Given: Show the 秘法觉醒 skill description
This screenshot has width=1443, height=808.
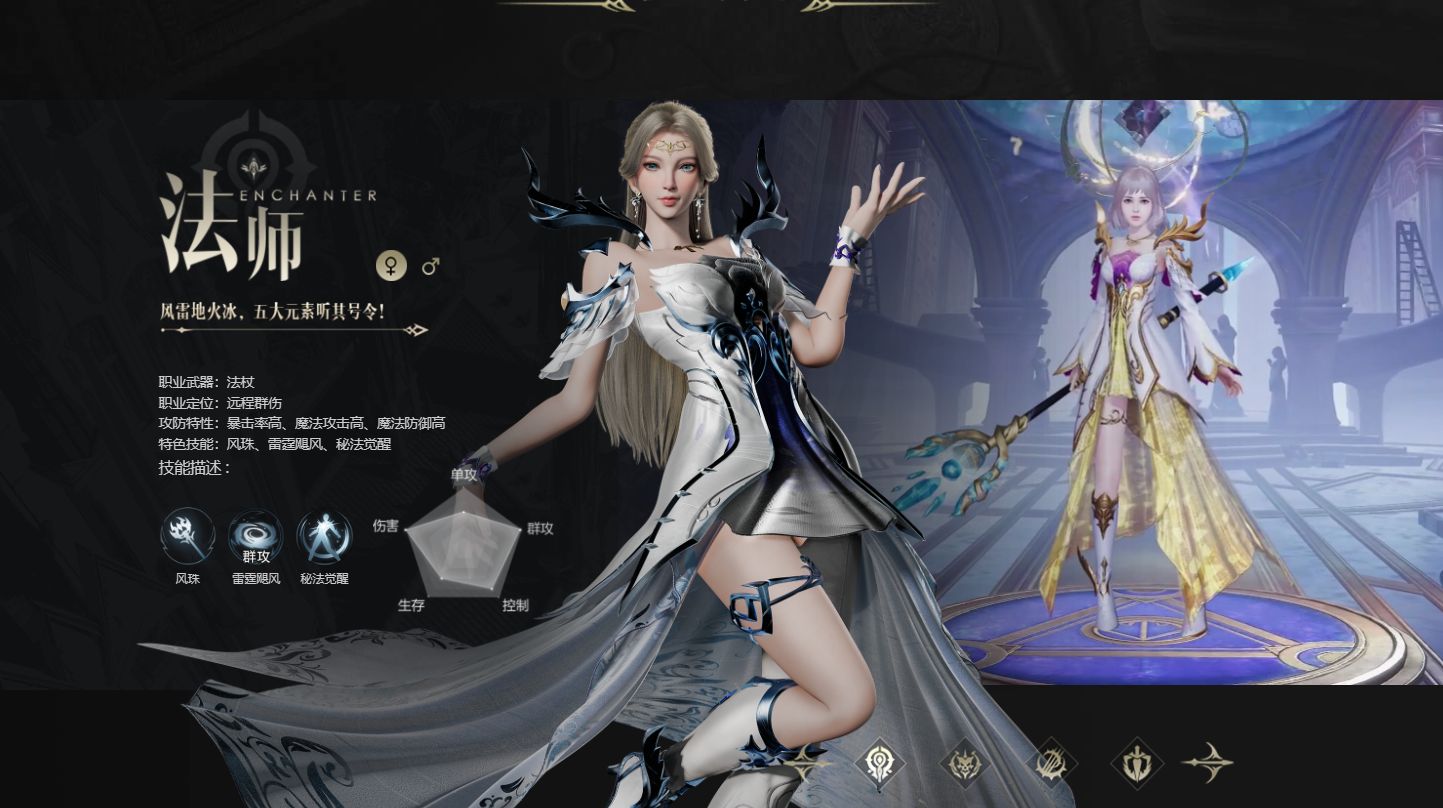Looking at the screenshot, I should click(324, 536).
